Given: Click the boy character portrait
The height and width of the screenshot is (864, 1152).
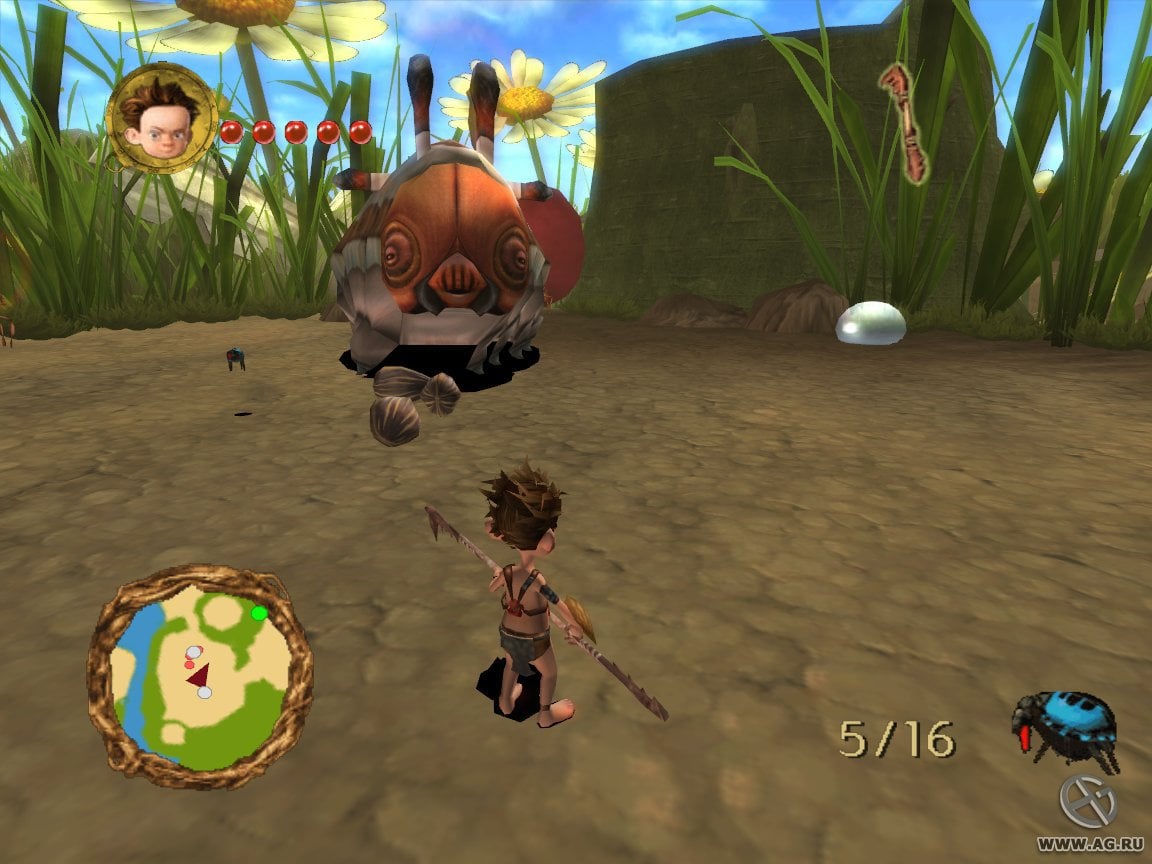Looking at the screenshot, I should pyautogui.click(x=160, y=118).
